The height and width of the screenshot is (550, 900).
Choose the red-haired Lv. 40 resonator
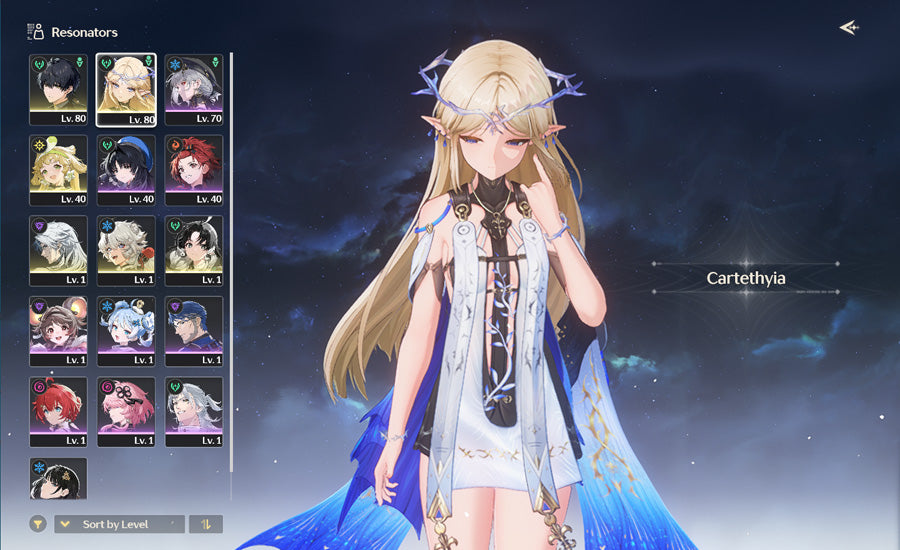[194, 170]
